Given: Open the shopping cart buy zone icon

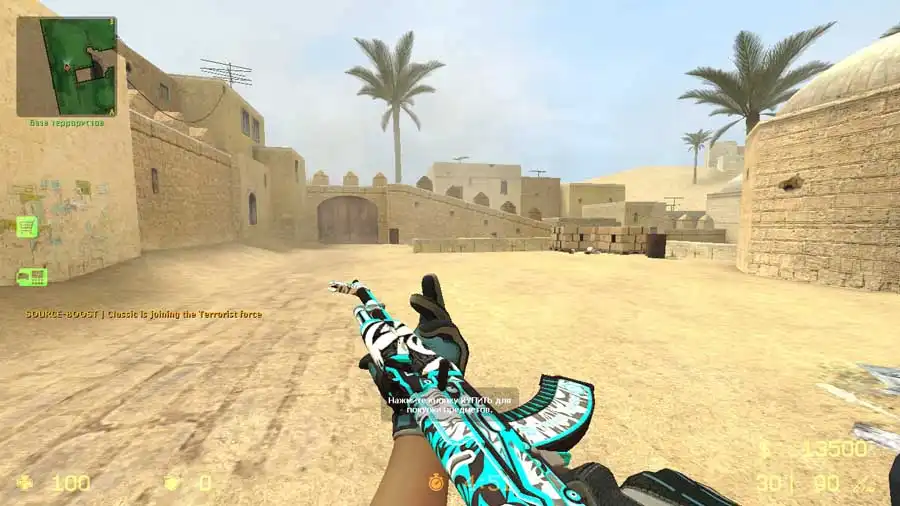Looking at the screenshot, I should tap(27, 227).
